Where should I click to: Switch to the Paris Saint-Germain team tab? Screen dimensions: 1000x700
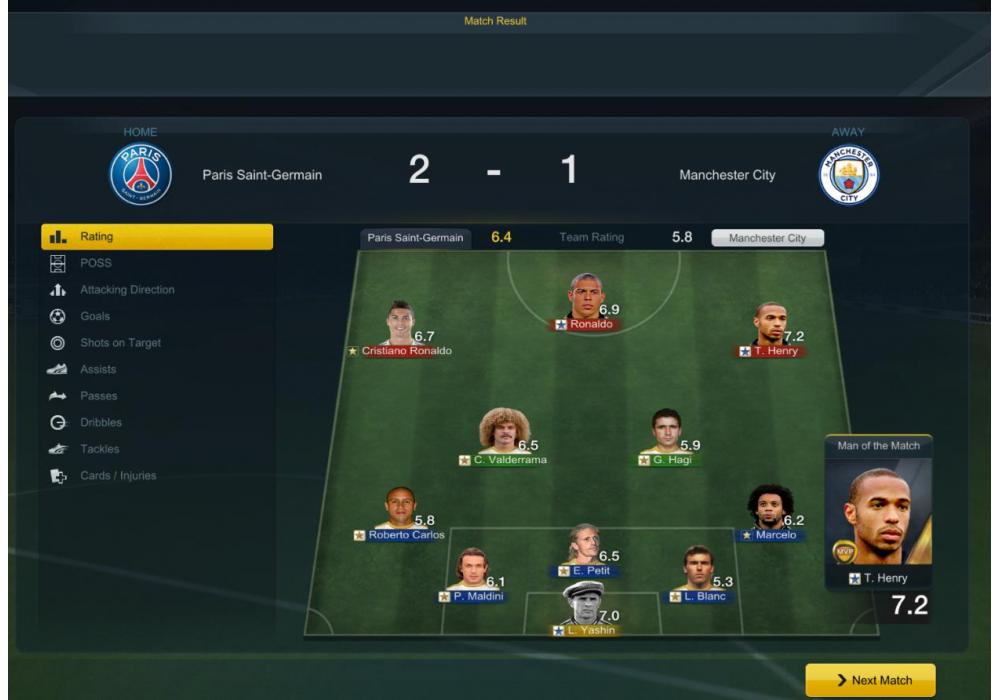click(415, 238)
